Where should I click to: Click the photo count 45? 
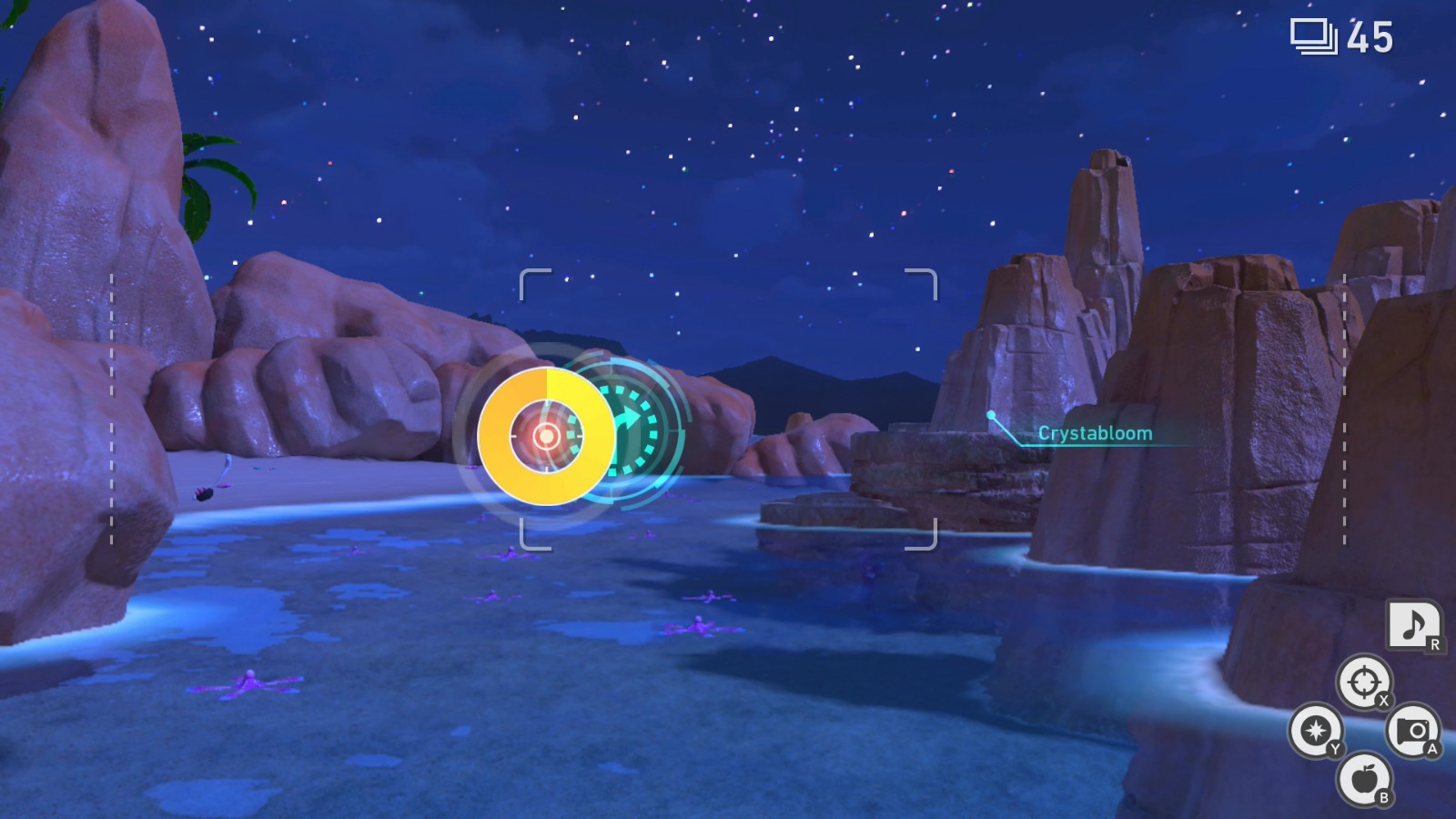point(1368,38)
